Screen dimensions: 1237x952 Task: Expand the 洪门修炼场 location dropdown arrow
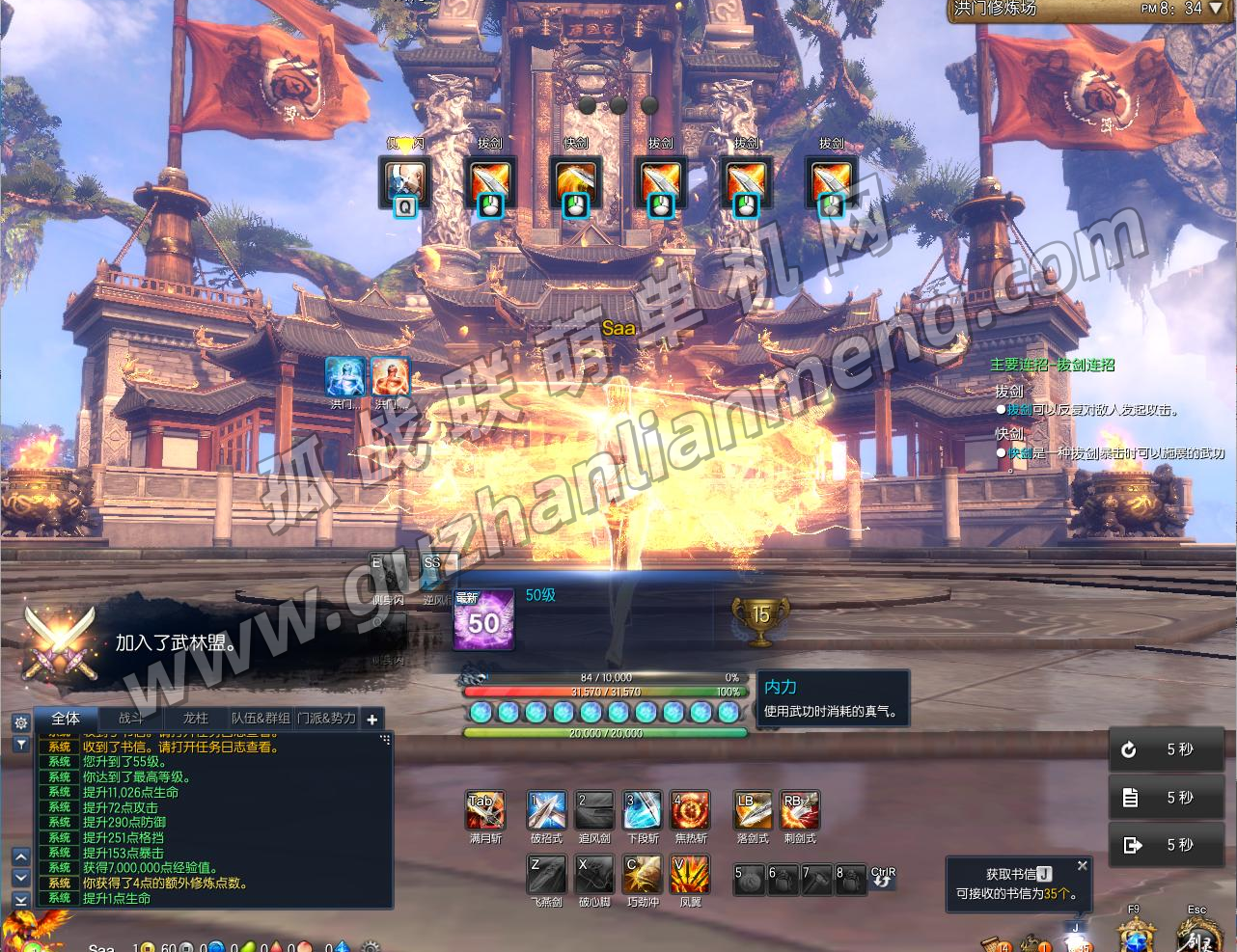[1216, 9]
